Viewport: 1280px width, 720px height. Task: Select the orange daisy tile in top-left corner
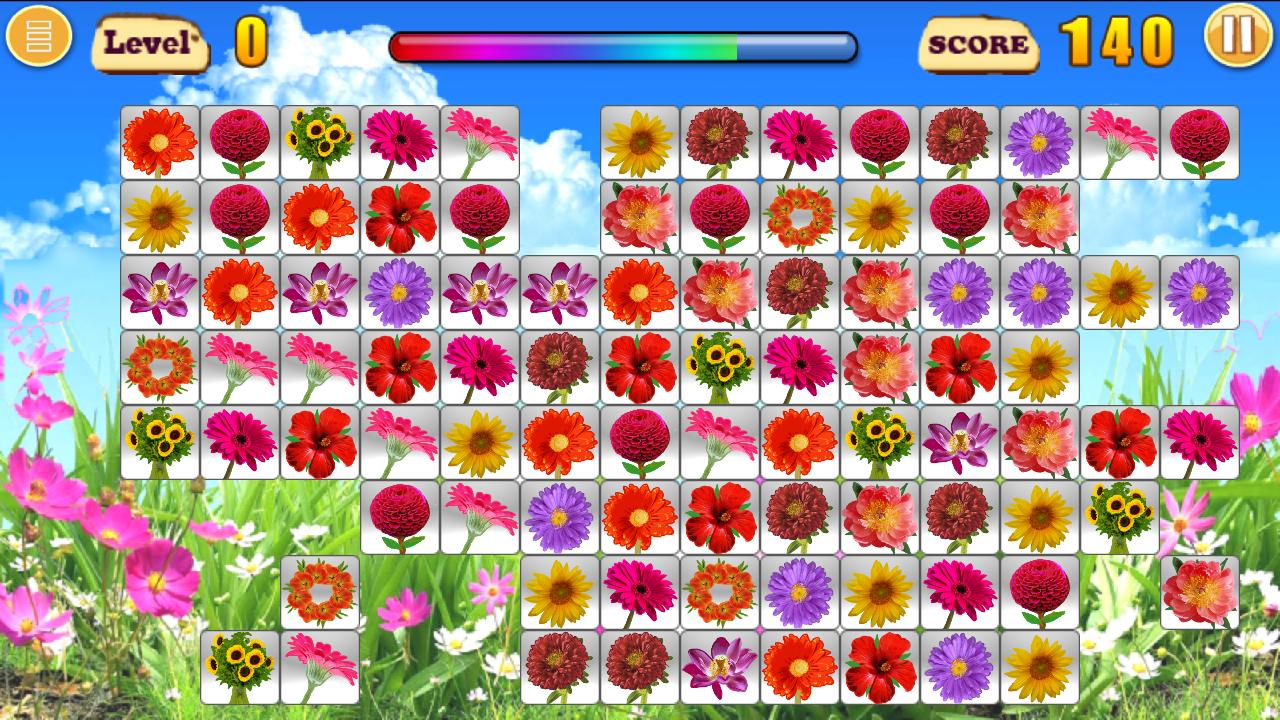click(x=160, y=140)
